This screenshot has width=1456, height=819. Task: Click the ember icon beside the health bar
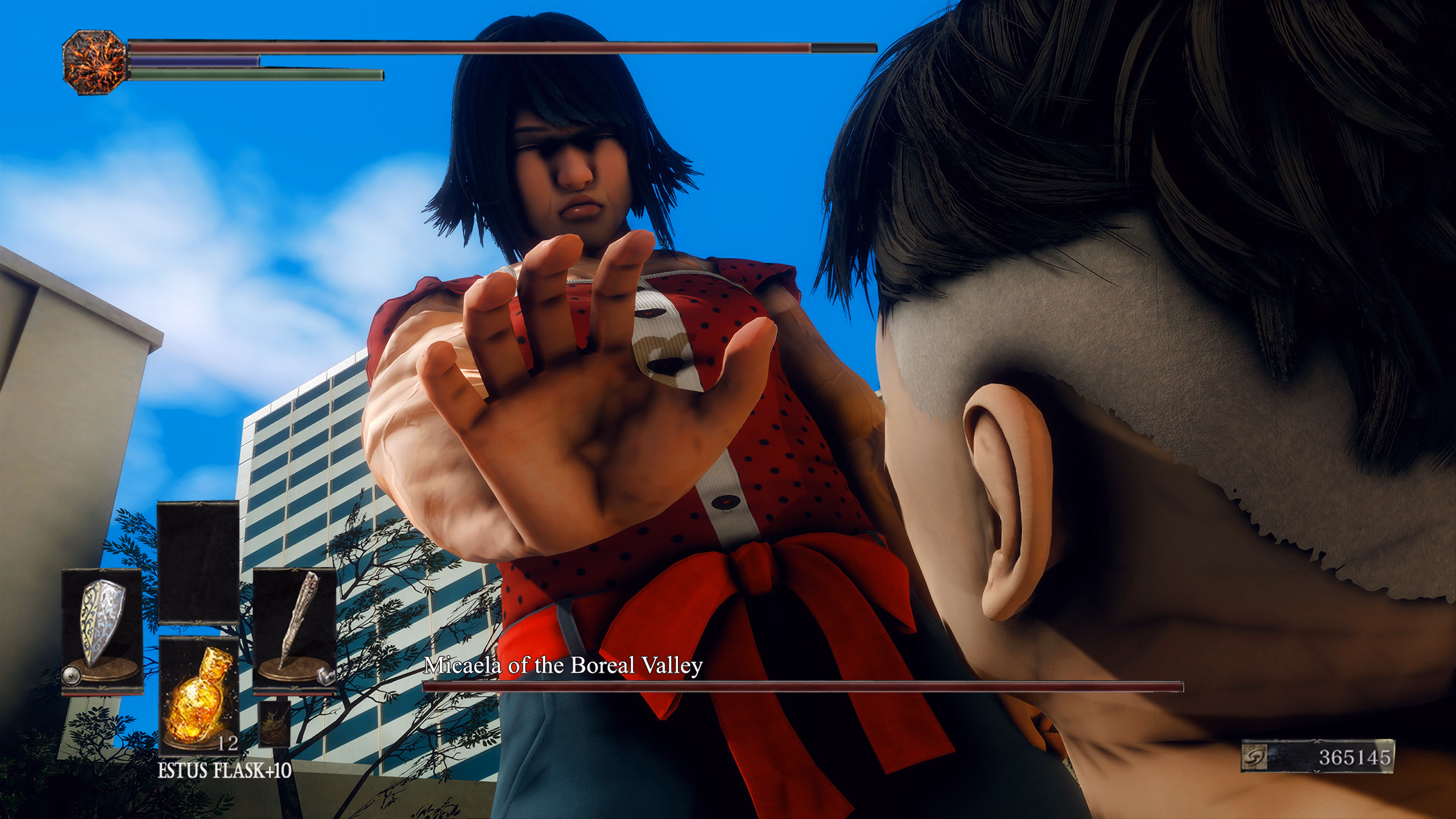pyautogui.click(x=94, y=62)
